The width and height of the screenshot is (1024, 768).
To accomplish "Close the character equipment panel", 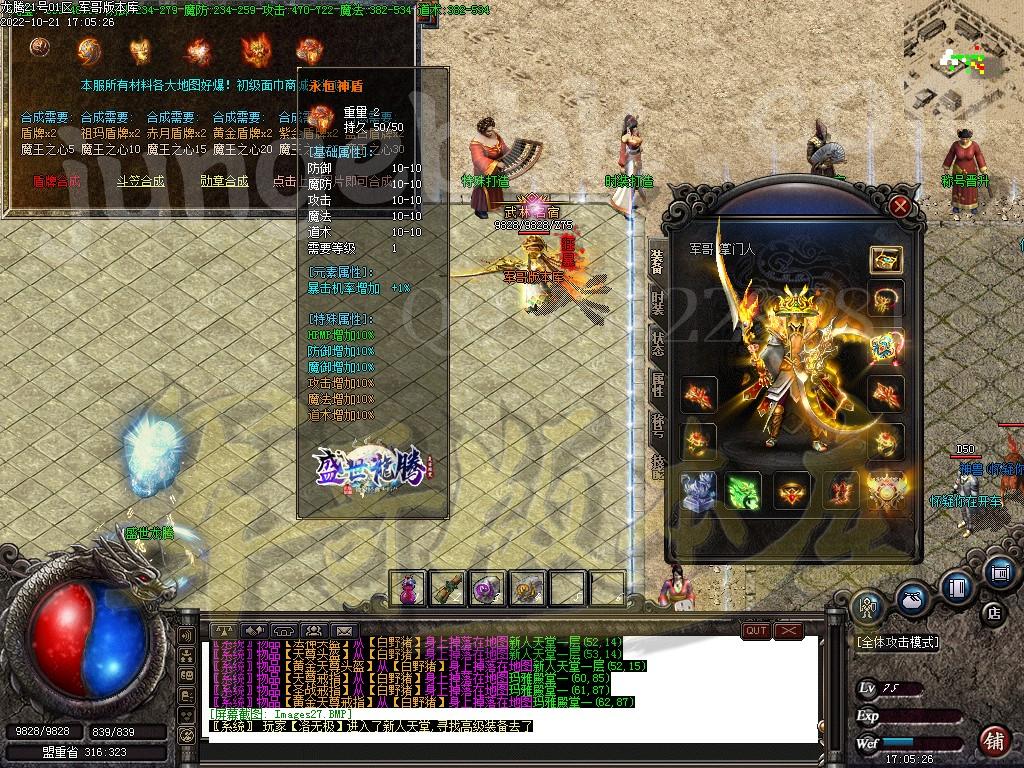I will (x=900, y=206).
